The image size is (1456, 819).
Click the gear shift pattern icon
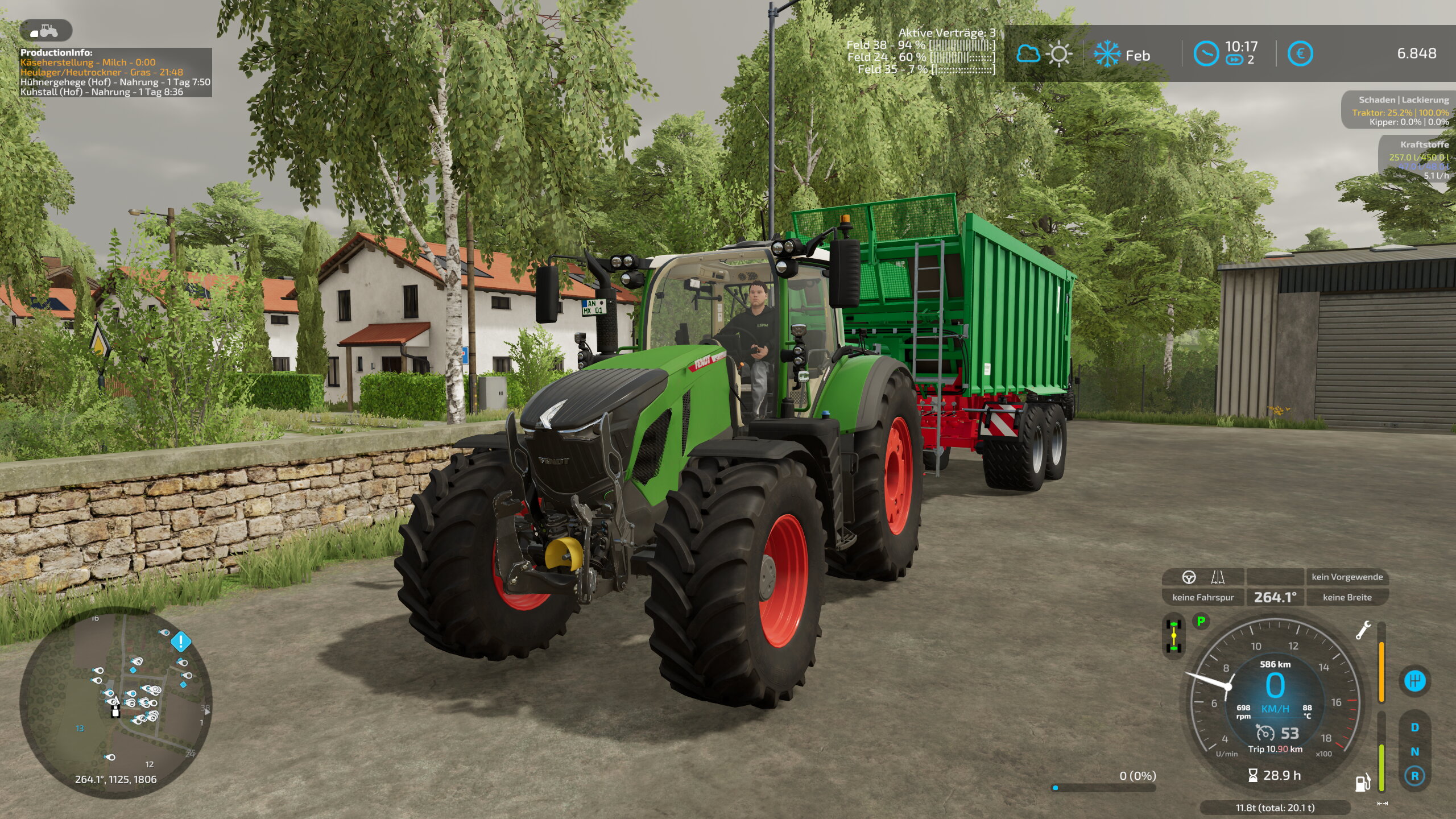coord(1414,680)
